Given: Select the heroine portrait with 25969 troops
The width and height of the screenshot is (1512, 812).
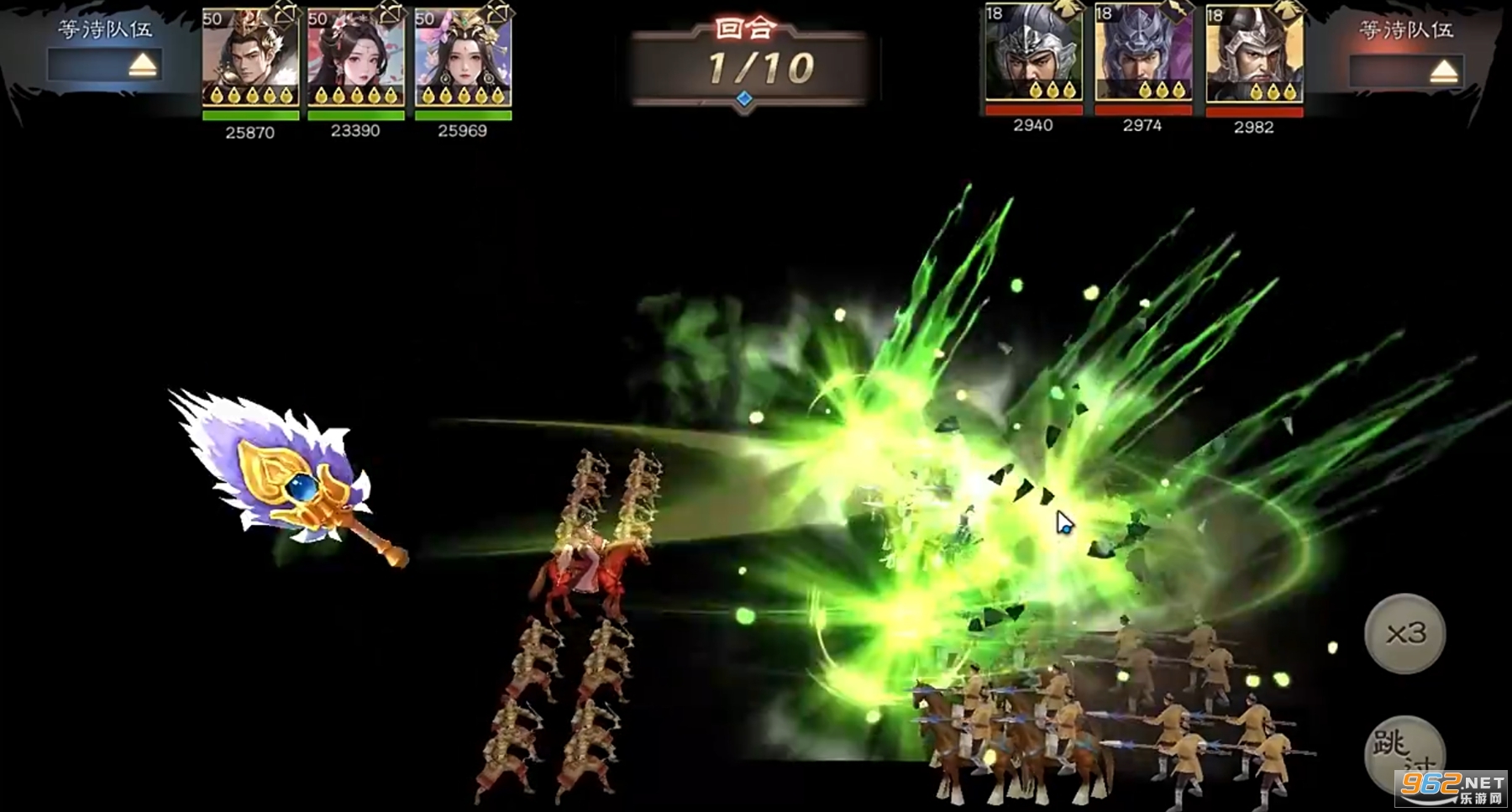Looking at the screenshot, I should coord(463,59).
